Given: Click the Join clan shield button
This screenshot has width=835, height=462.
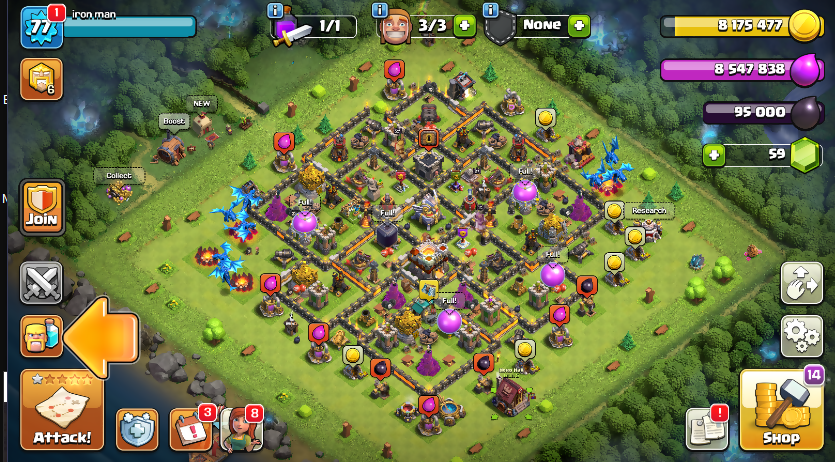Looking at the screenshot, I should (42, 206).
